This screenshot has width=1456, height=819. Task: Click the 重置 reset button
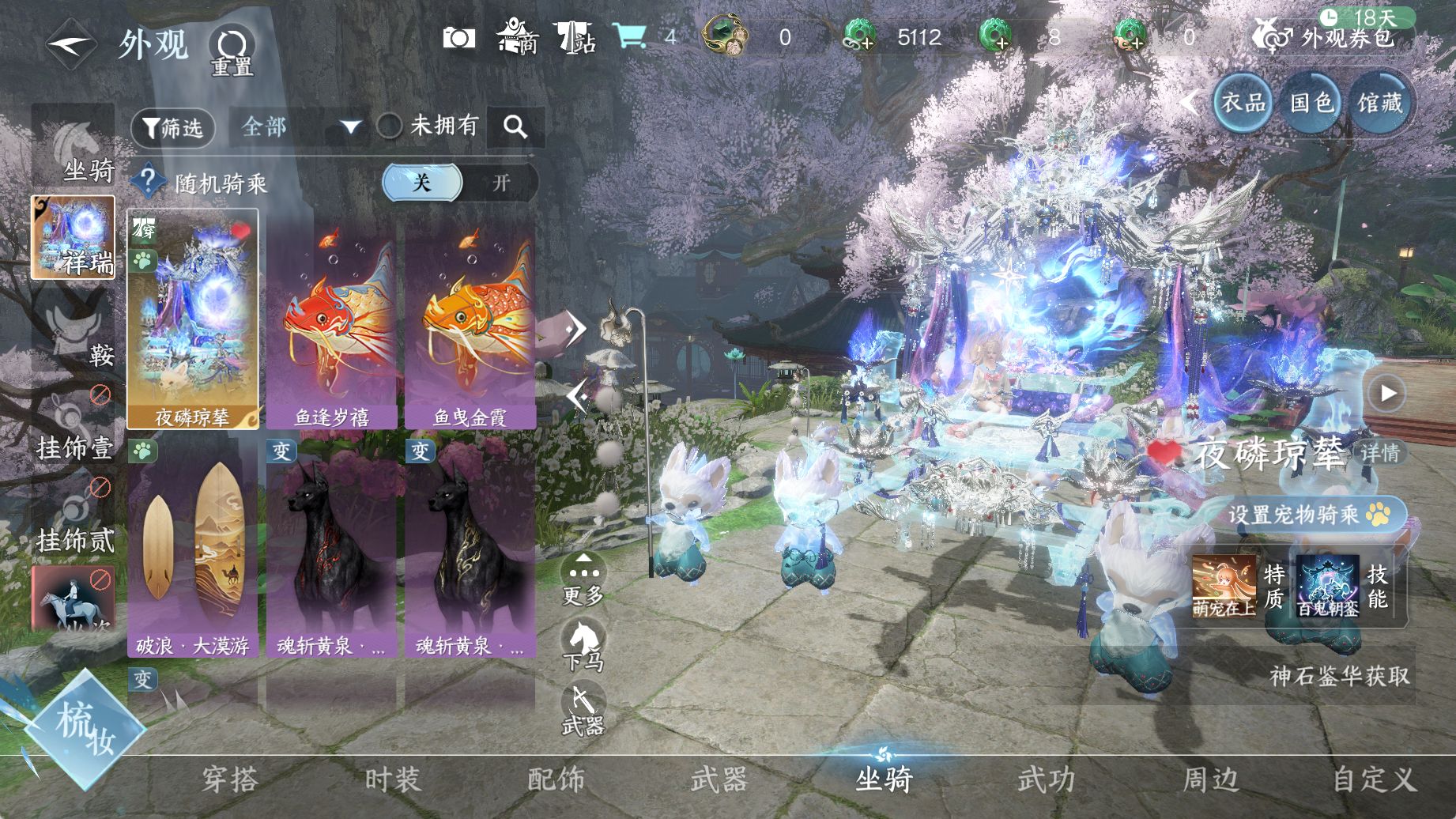click(x=232, y=51)
